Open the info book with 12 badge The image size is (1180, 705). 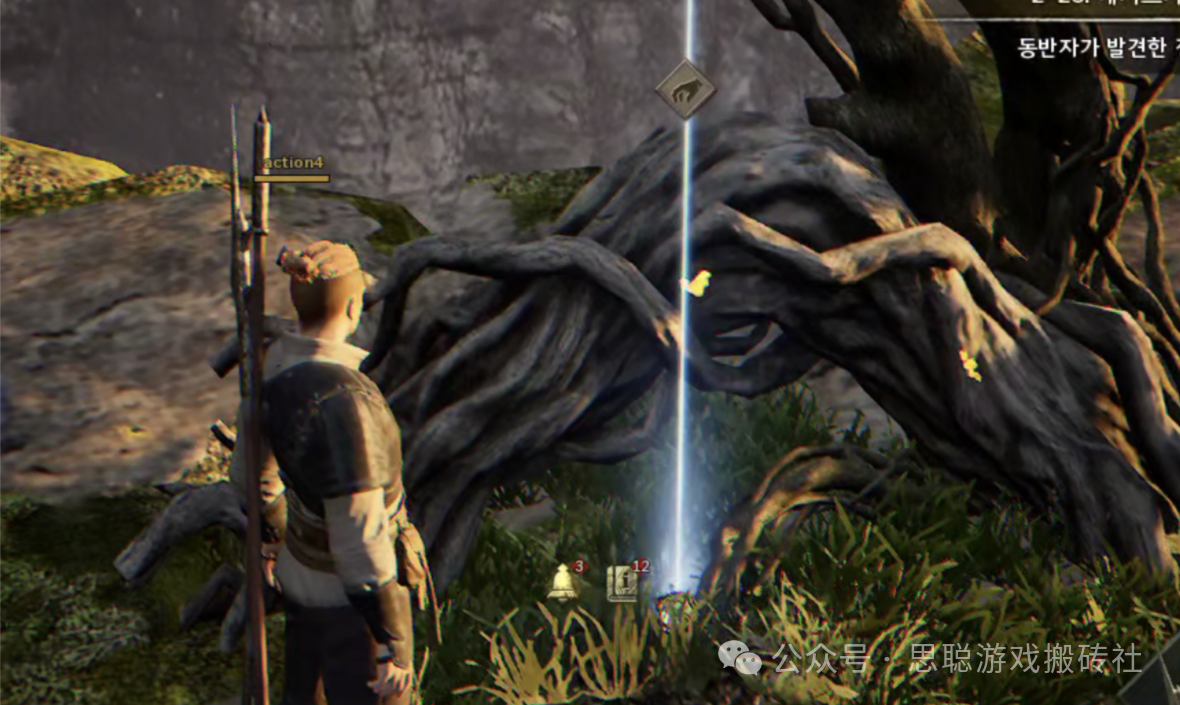623,582
